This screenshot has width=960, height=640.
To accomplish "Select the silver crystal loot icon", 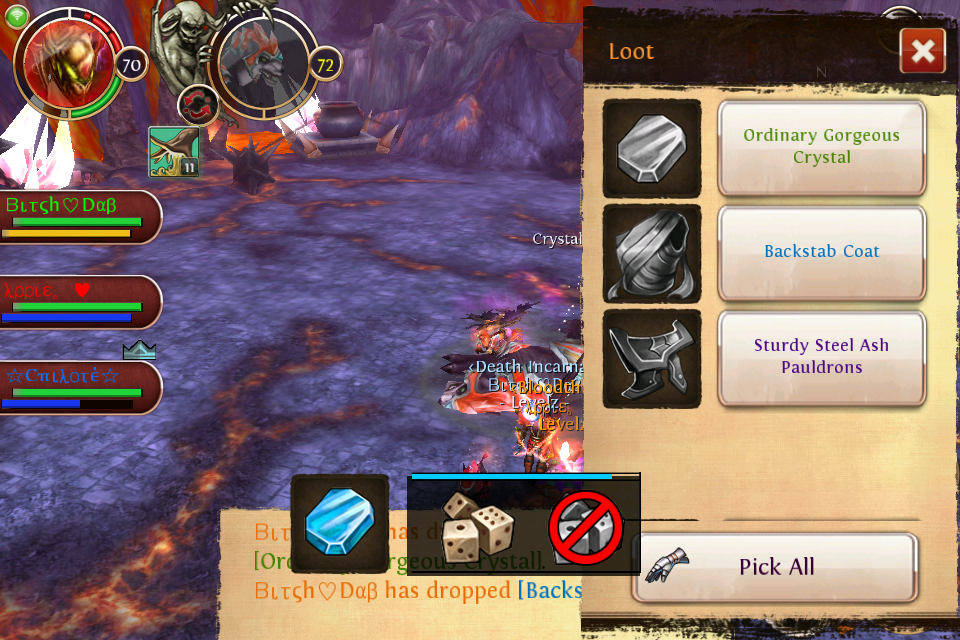I will [652, 148].
